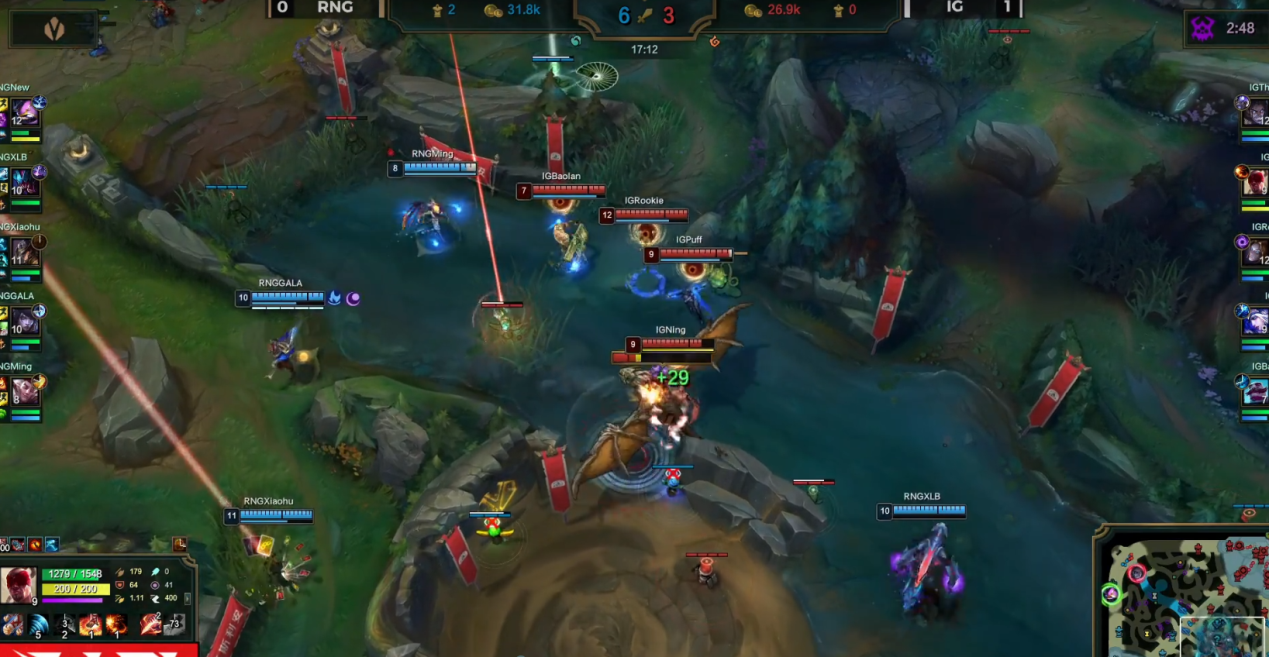This screenshot has height=657, width=1269.
Task: Click the team emblem in top-left corner
Action: [x=54, y=29]
